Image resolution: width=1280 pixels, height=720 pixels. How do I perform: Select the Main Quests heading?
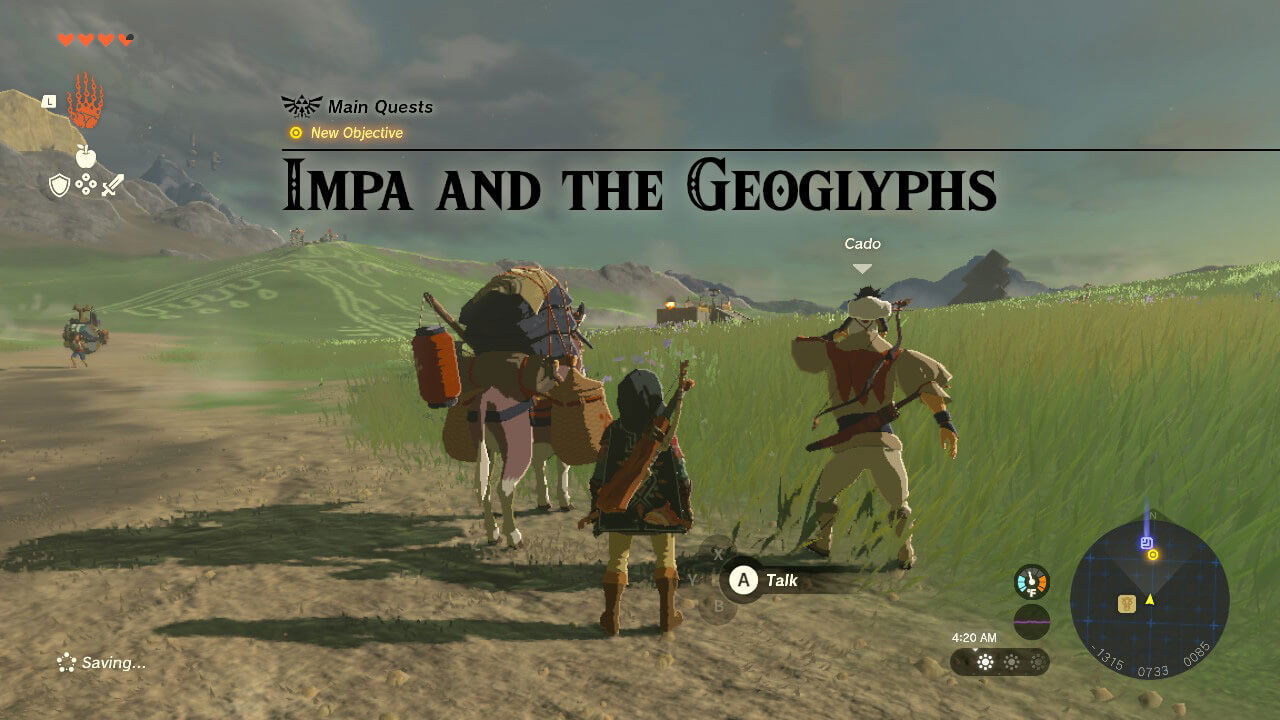click(x=380, y=107)
